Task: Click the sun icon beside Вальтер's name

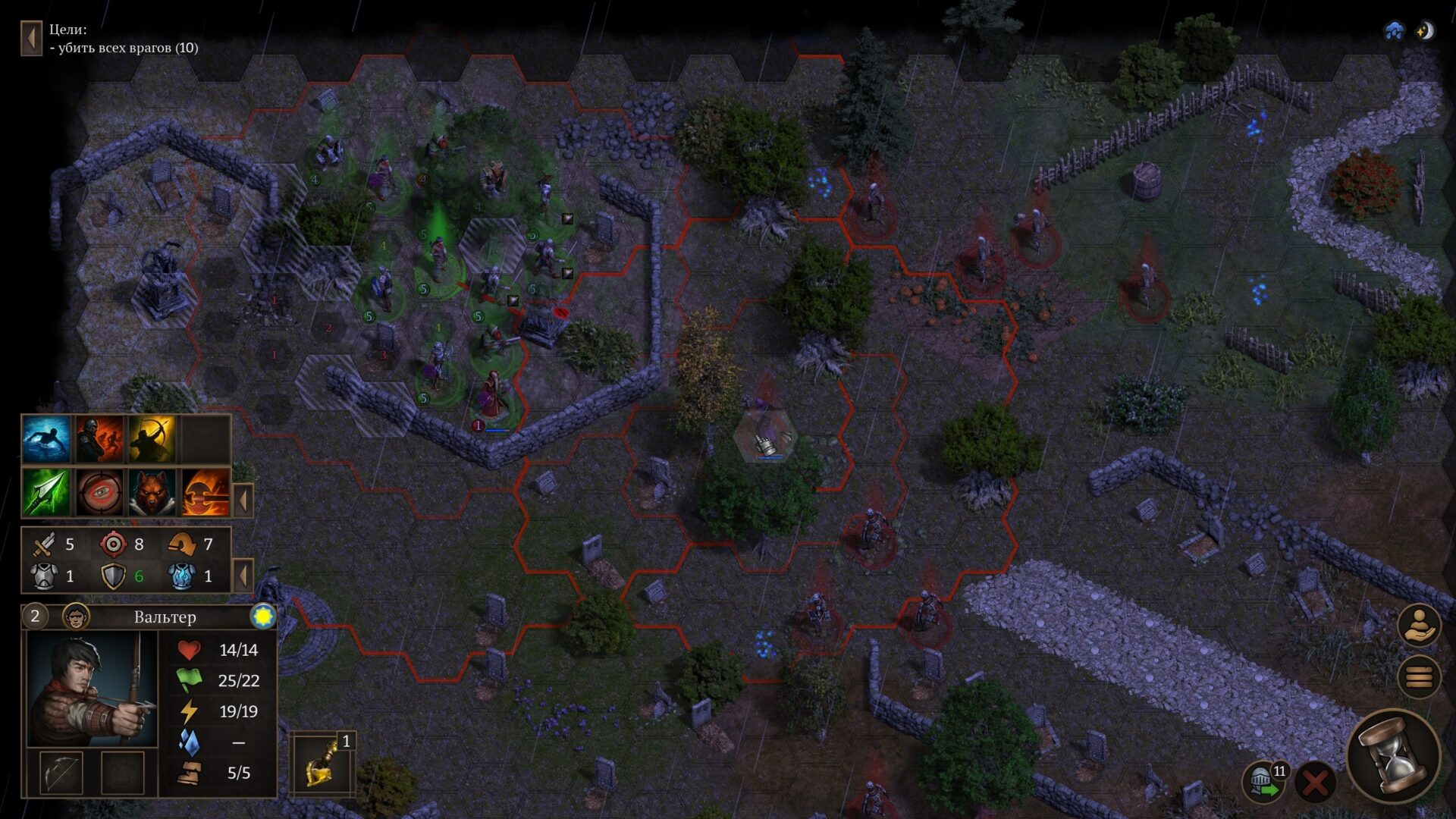Action: (263, 617)
